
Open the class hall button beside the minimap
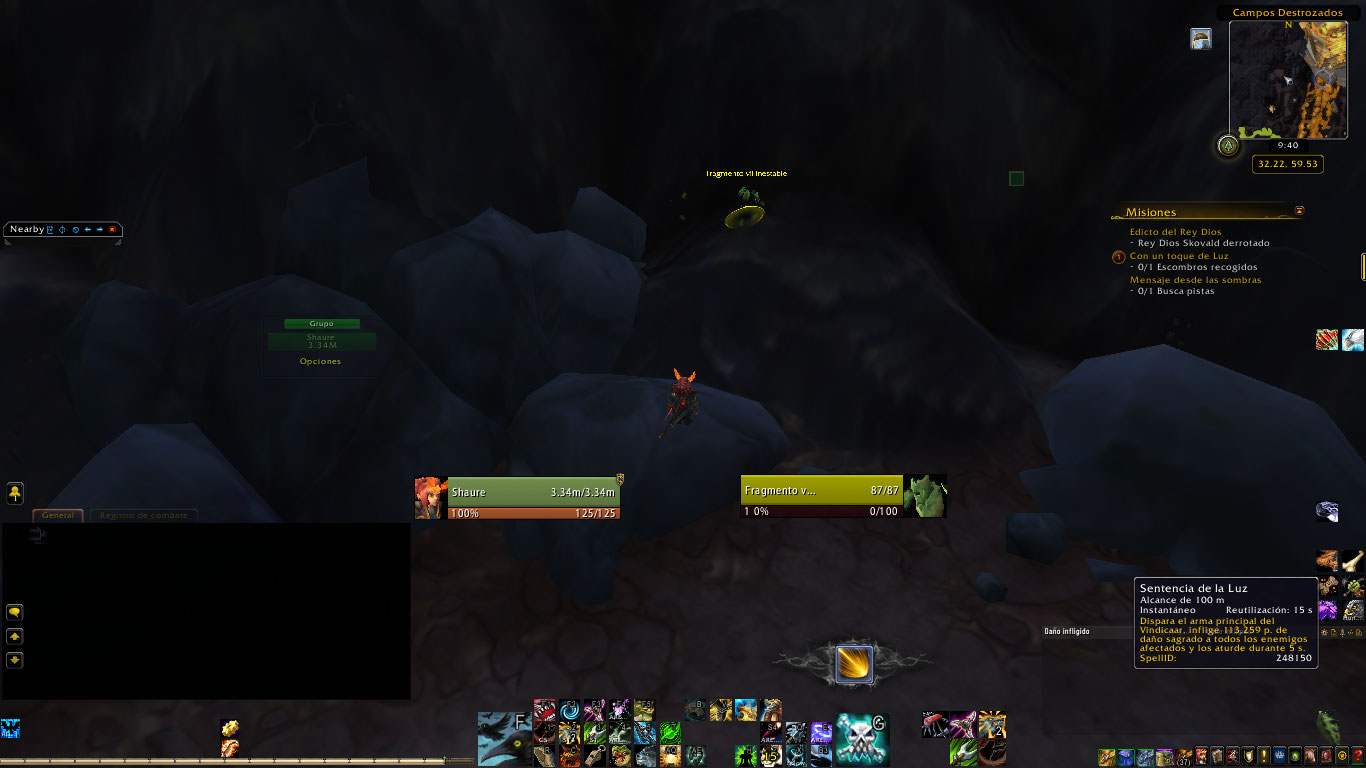pyautogui.click(x=1228, y=146)
